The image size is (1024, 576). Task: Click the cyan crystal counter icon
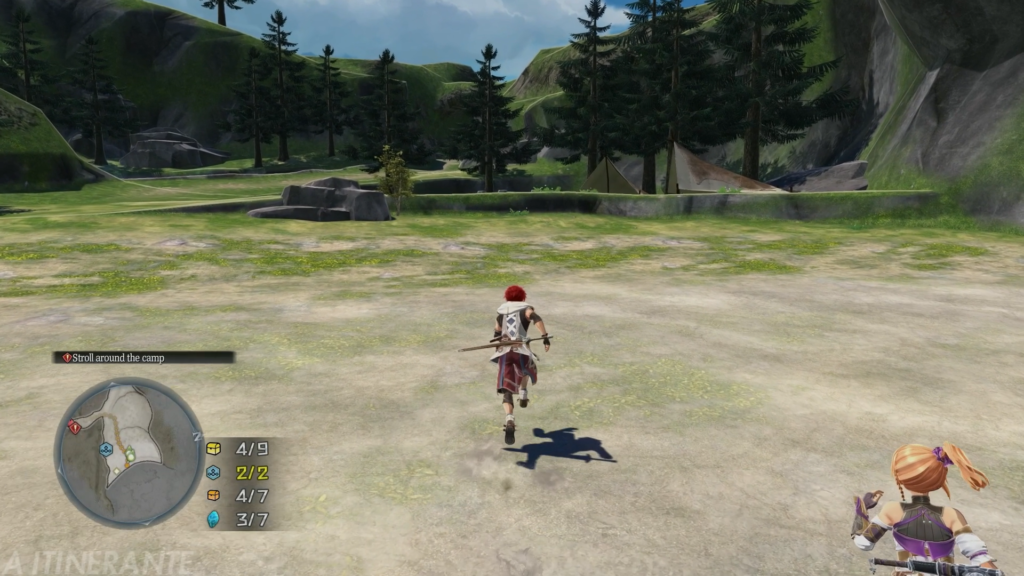click(213, 518)
